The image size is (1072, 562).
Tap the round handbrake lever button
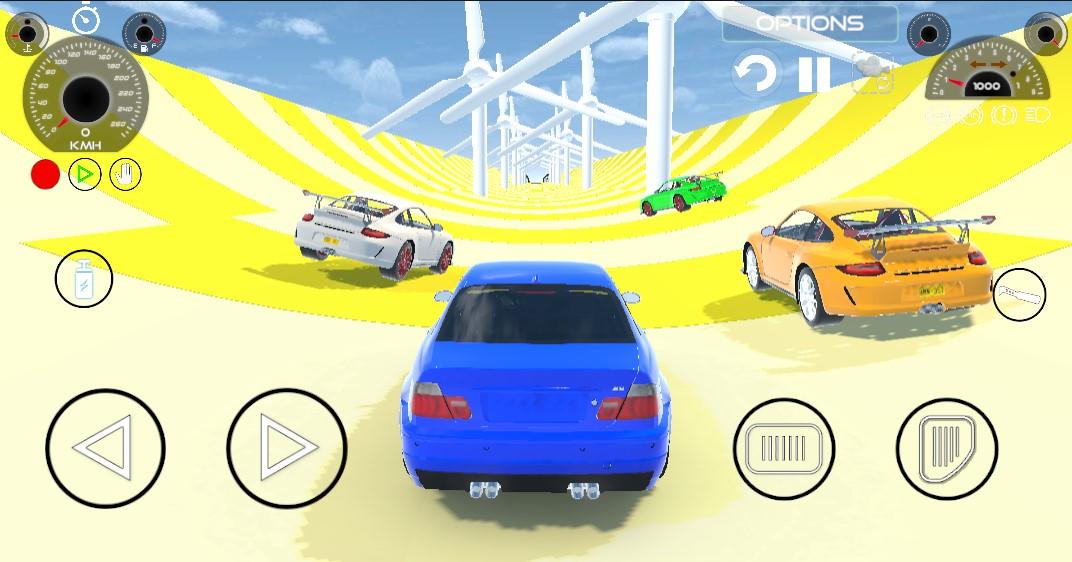click(x=1020, y=294)
